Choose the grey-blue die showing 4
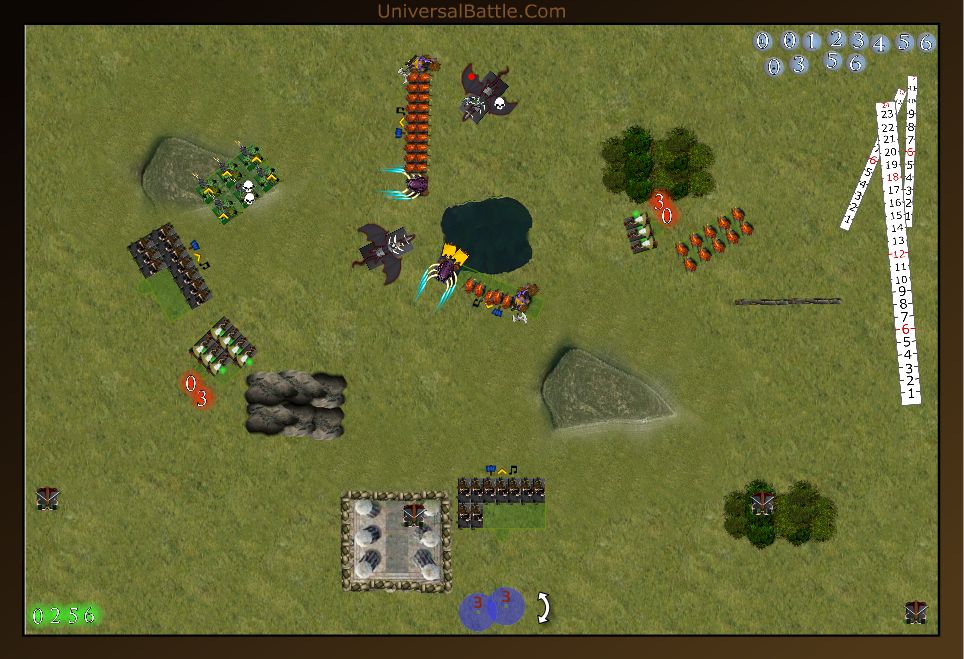The width and height of the screenshot is (964, 659). click(x=880, y=44)
